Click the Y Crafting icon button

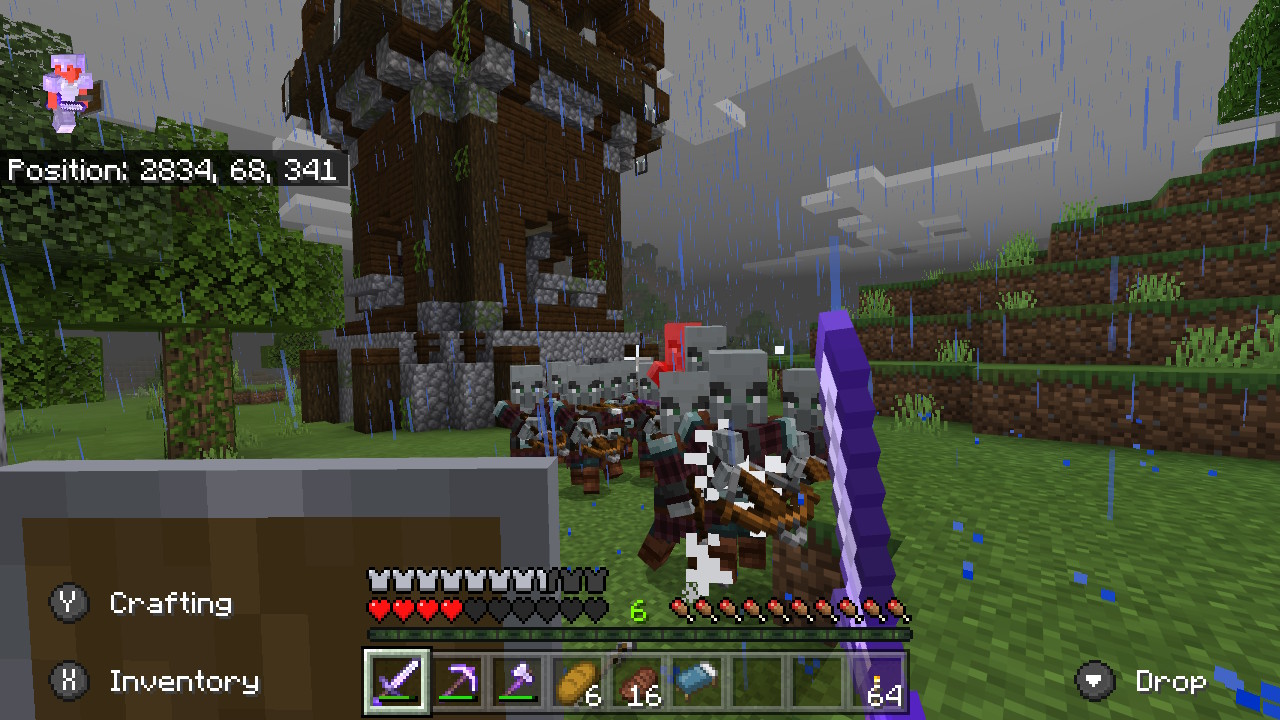coord(67,603)
